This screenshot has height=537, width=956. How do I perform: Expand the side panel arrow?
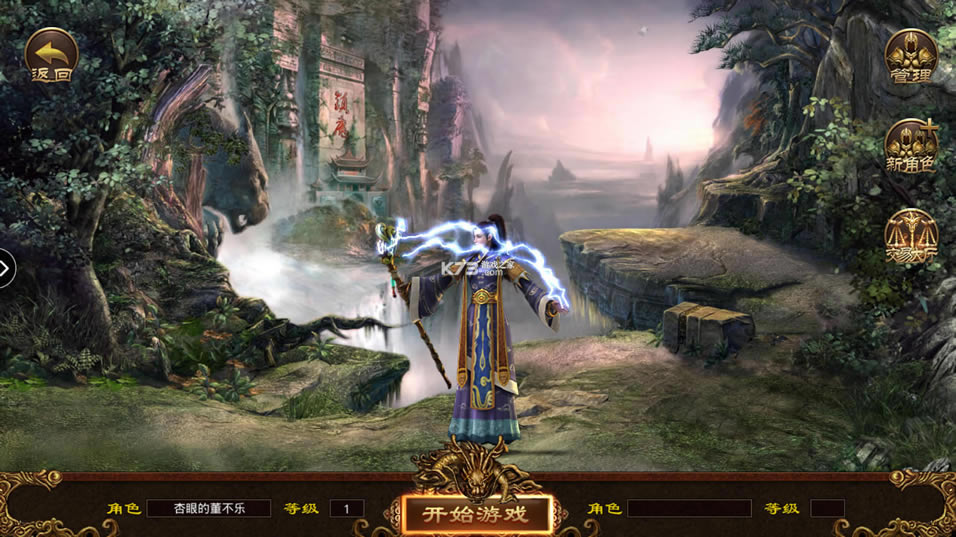[x=6, y=268]
